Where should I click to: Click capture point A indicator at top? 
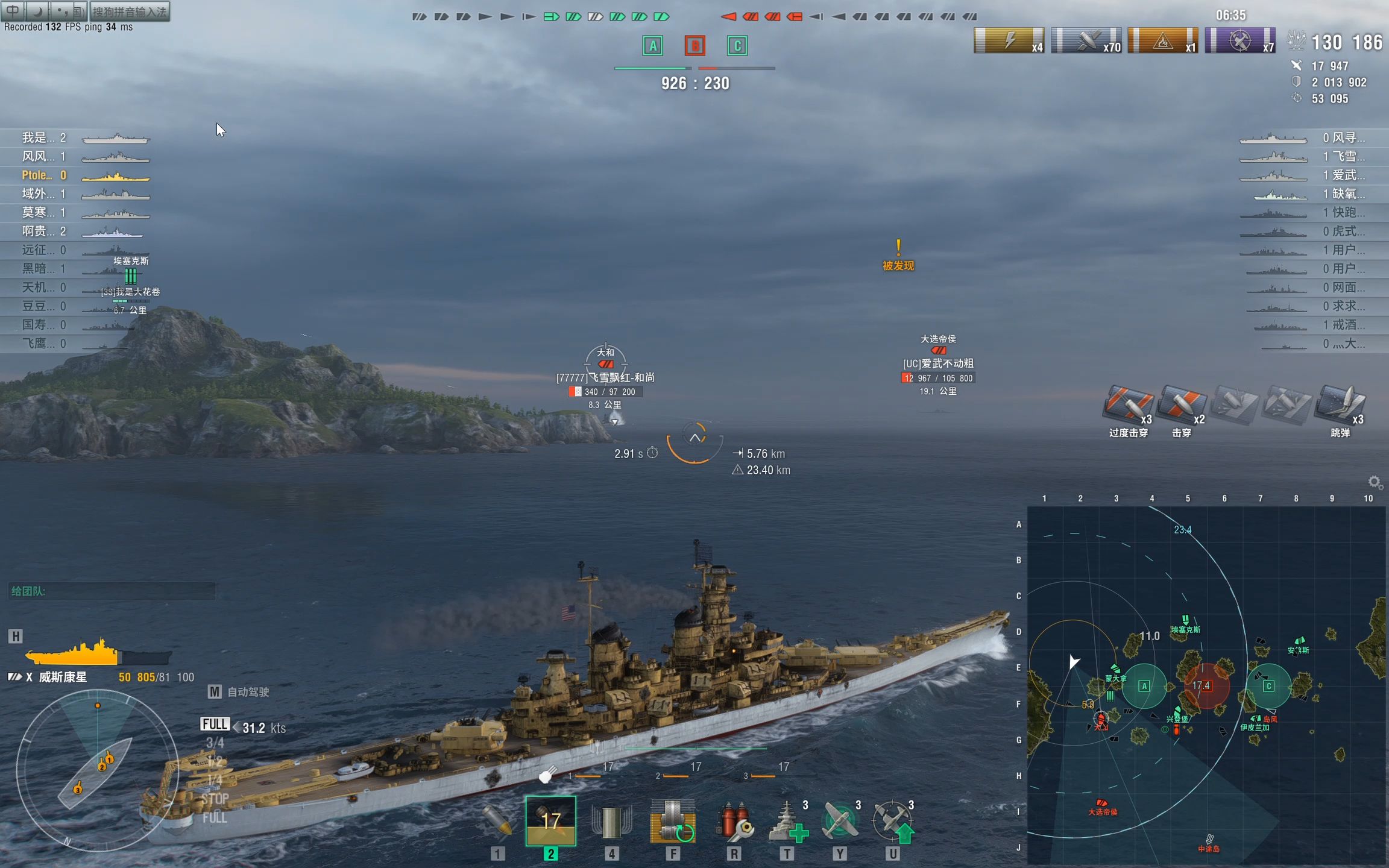(x=652, y=46)
